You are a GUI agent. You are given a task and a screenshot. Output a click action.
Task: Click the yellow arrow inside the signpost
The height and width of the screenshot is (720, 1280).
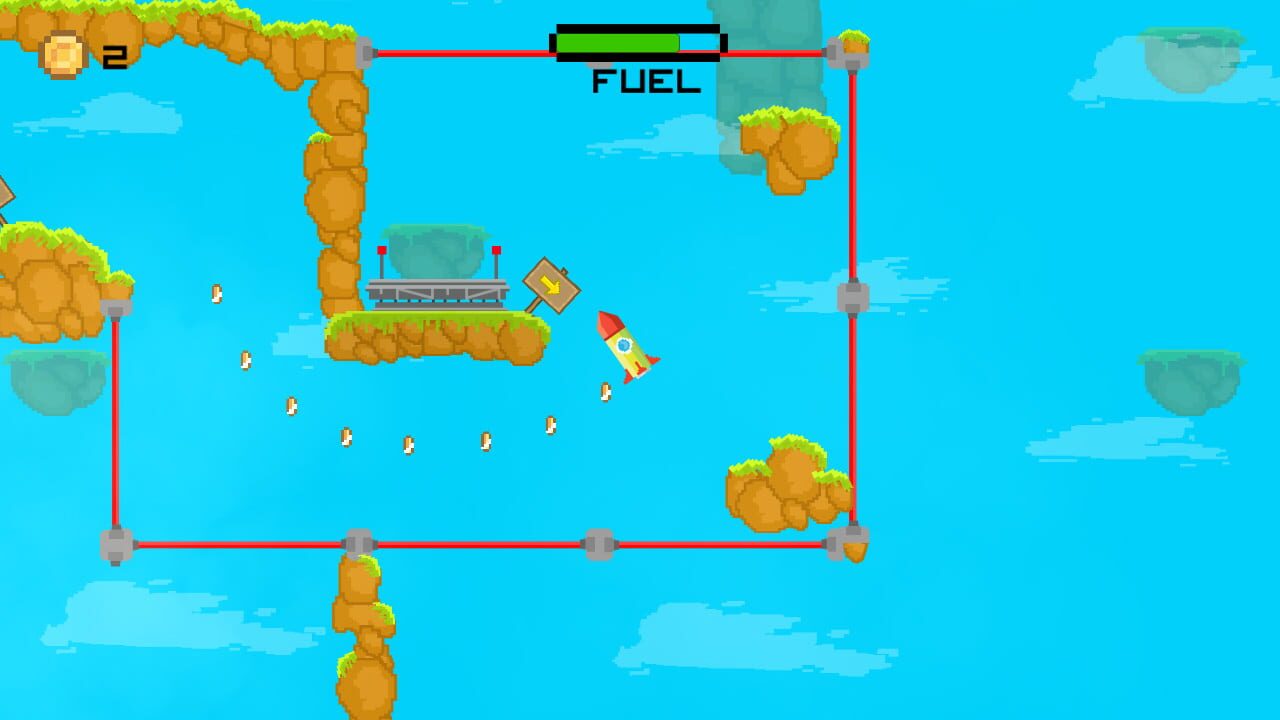[x=551, y=286]
